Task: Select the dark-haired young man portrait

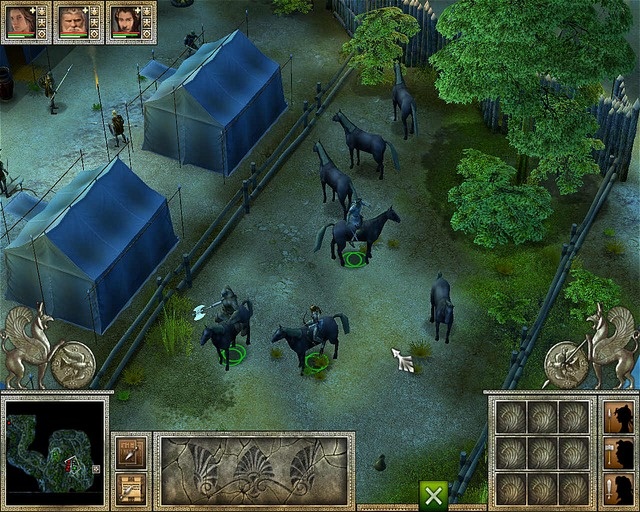Action: pos(125,21)
